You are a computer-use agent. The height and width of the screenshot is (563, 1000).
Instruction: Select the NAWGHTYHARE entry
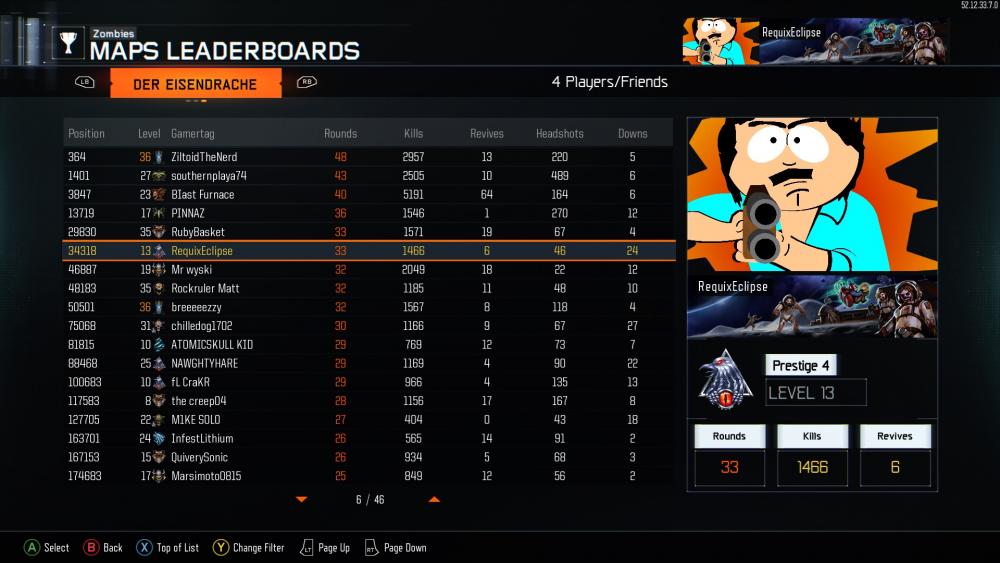click(368, 363)
